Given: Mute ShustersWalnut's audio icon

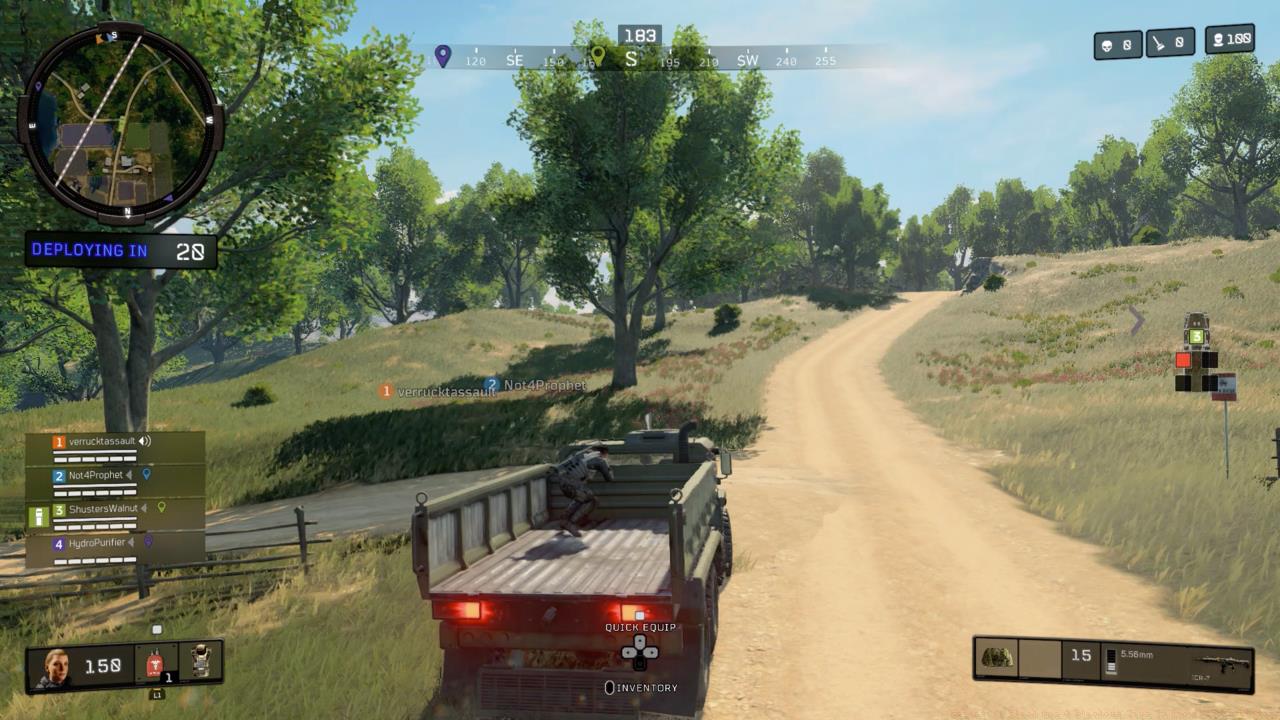Looking at the screenshot, I should pos(144,510).
